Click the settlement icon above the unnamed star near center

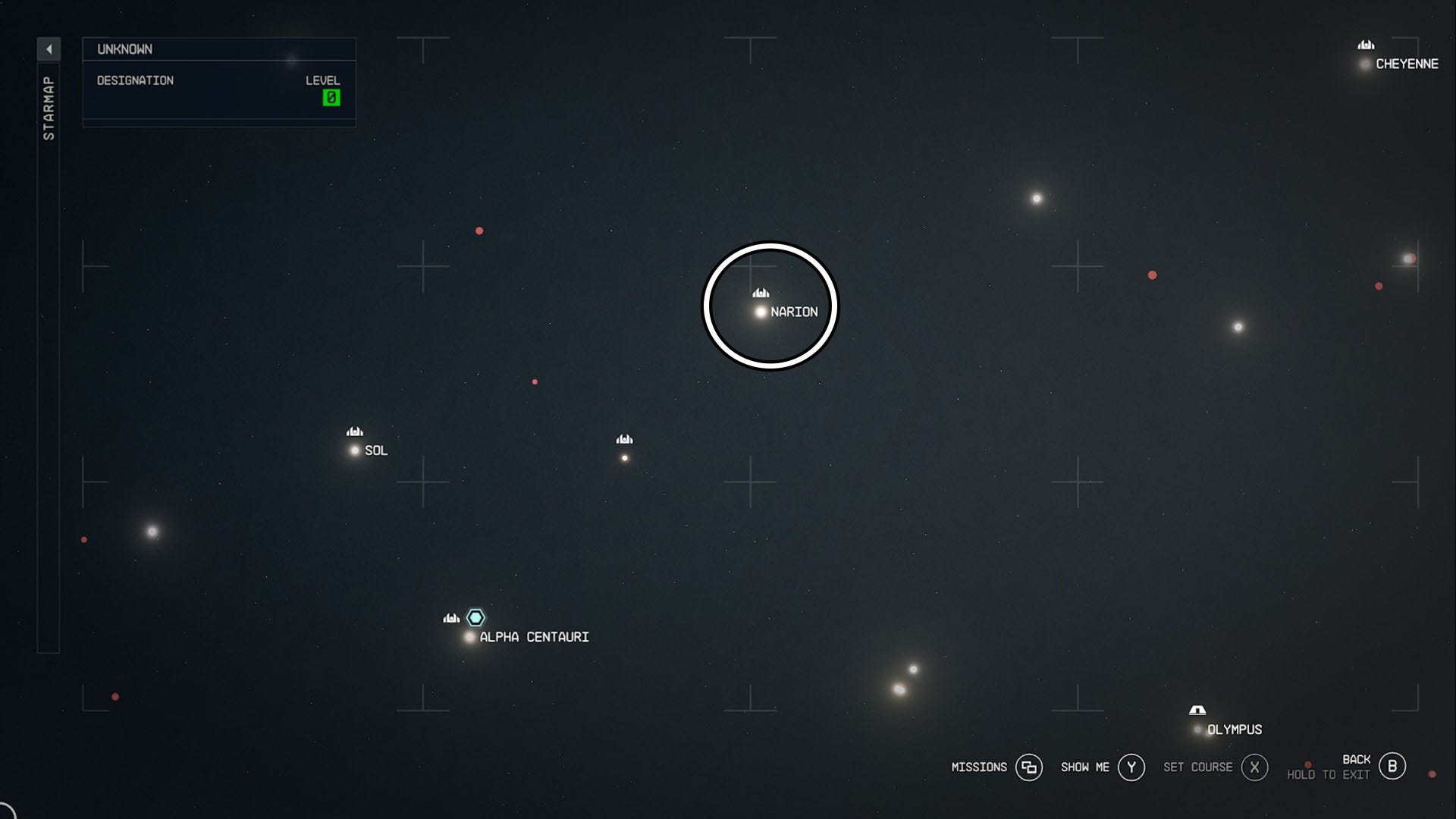coord(624,438)
